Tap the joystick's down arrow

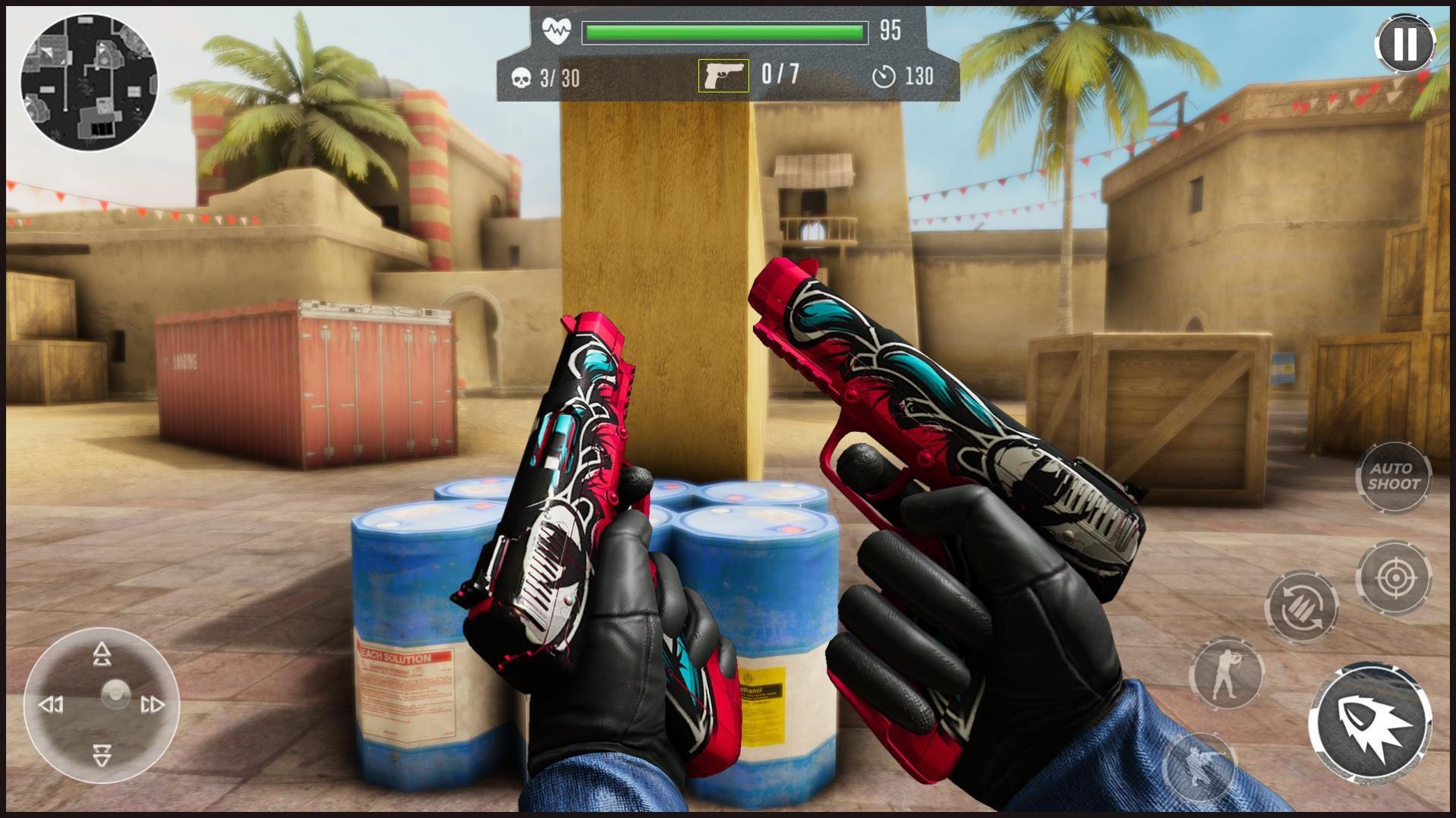click(x=102, y=755)
